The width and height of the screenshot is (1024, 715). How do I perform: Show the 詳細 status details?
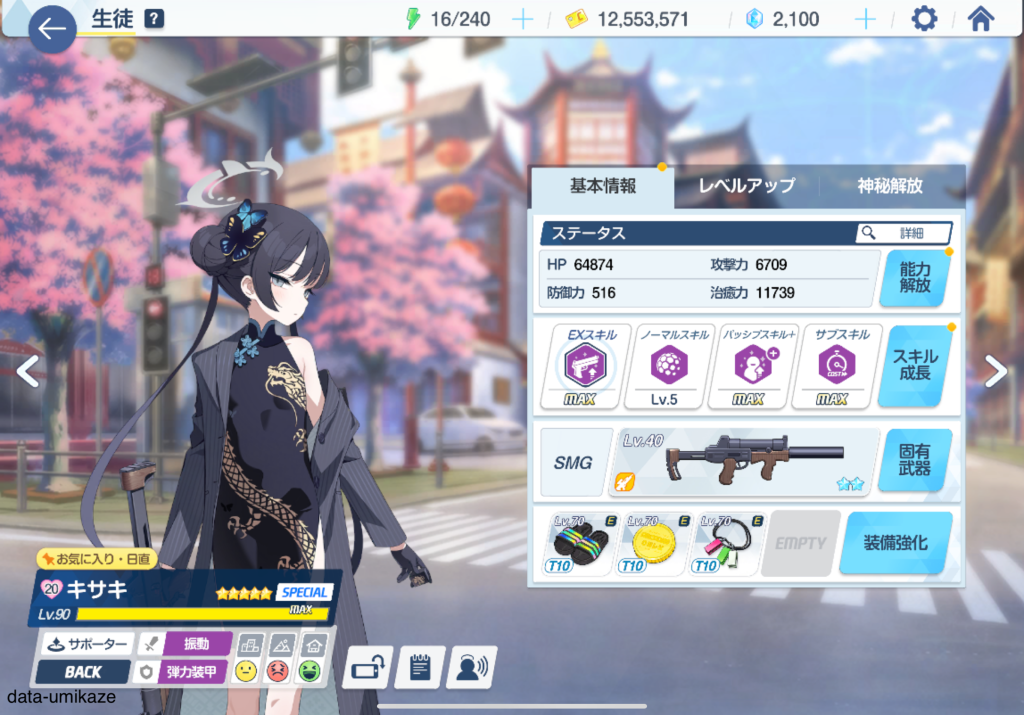click(904, 233)
